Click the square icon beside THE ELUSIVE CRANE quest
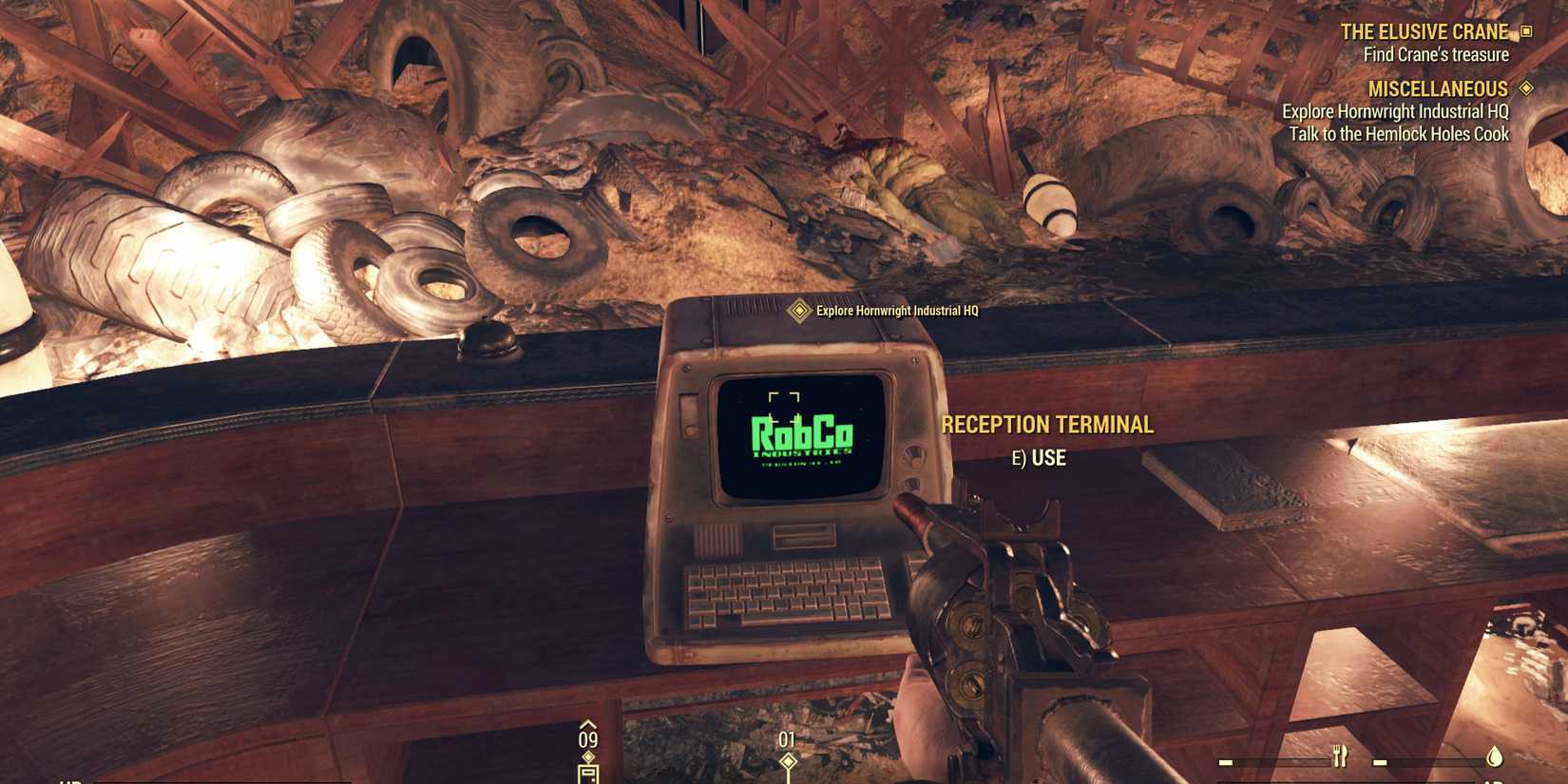The image size is (1568, 784). pos(1528,30)
